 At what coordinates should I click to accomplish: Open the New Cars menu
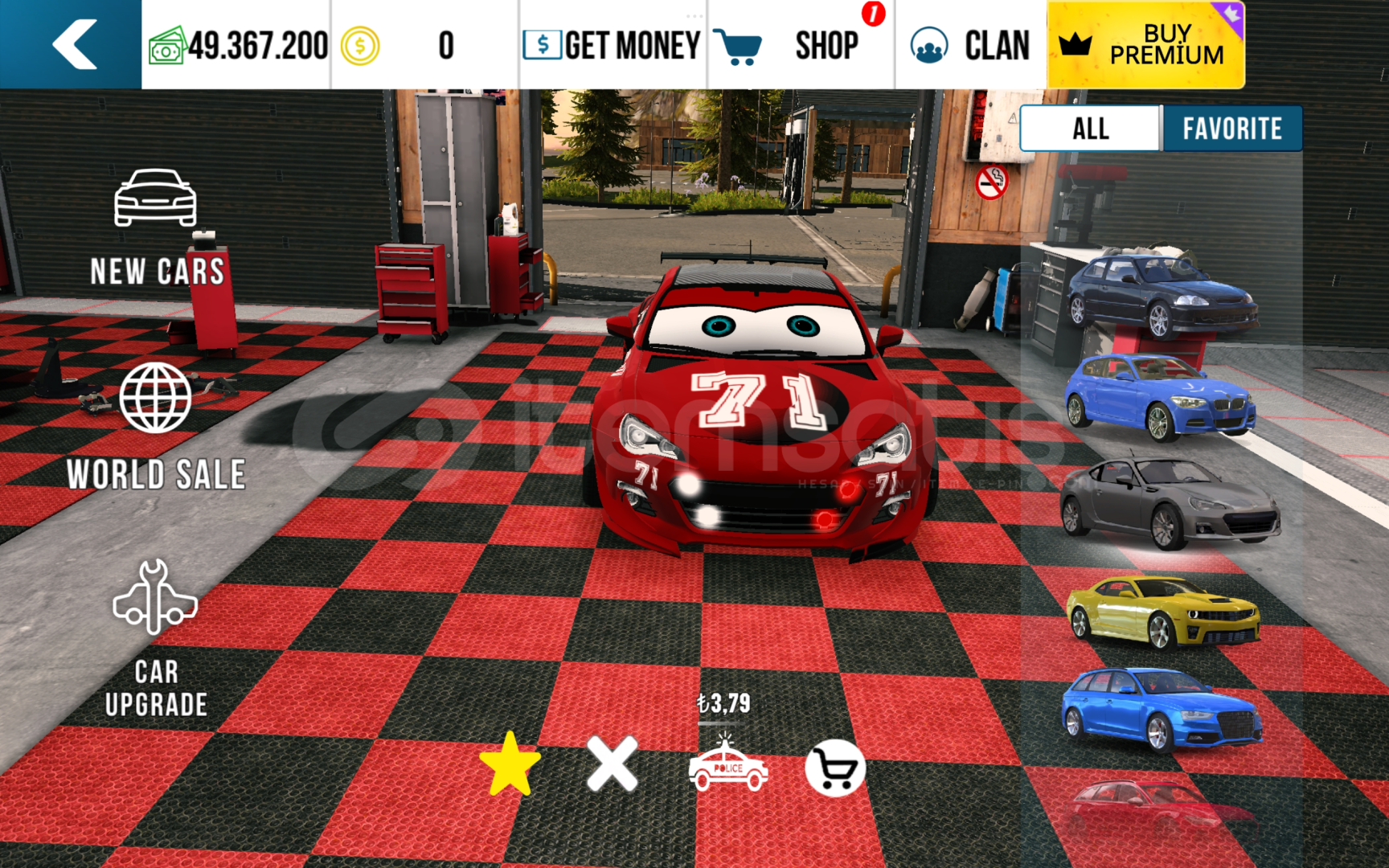click(156, 228)
